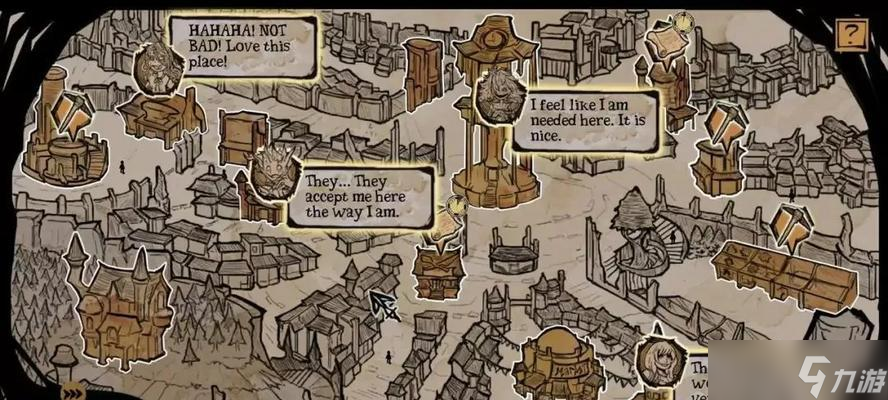Open the question mark help button
Viewport: 888px width, 400px height.
850,36
